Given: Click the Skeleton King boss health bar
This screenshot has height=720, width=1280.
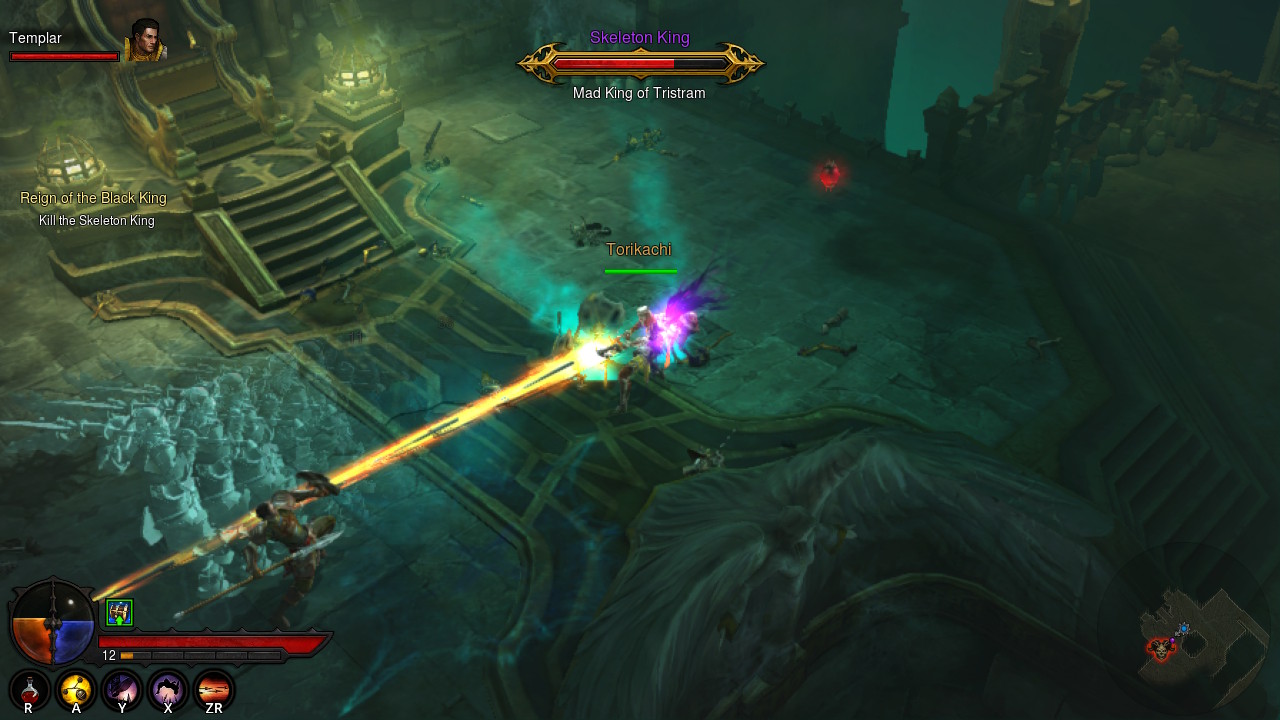Looking at the screenshot, I should pyautogui.click(x=639, y=65).
